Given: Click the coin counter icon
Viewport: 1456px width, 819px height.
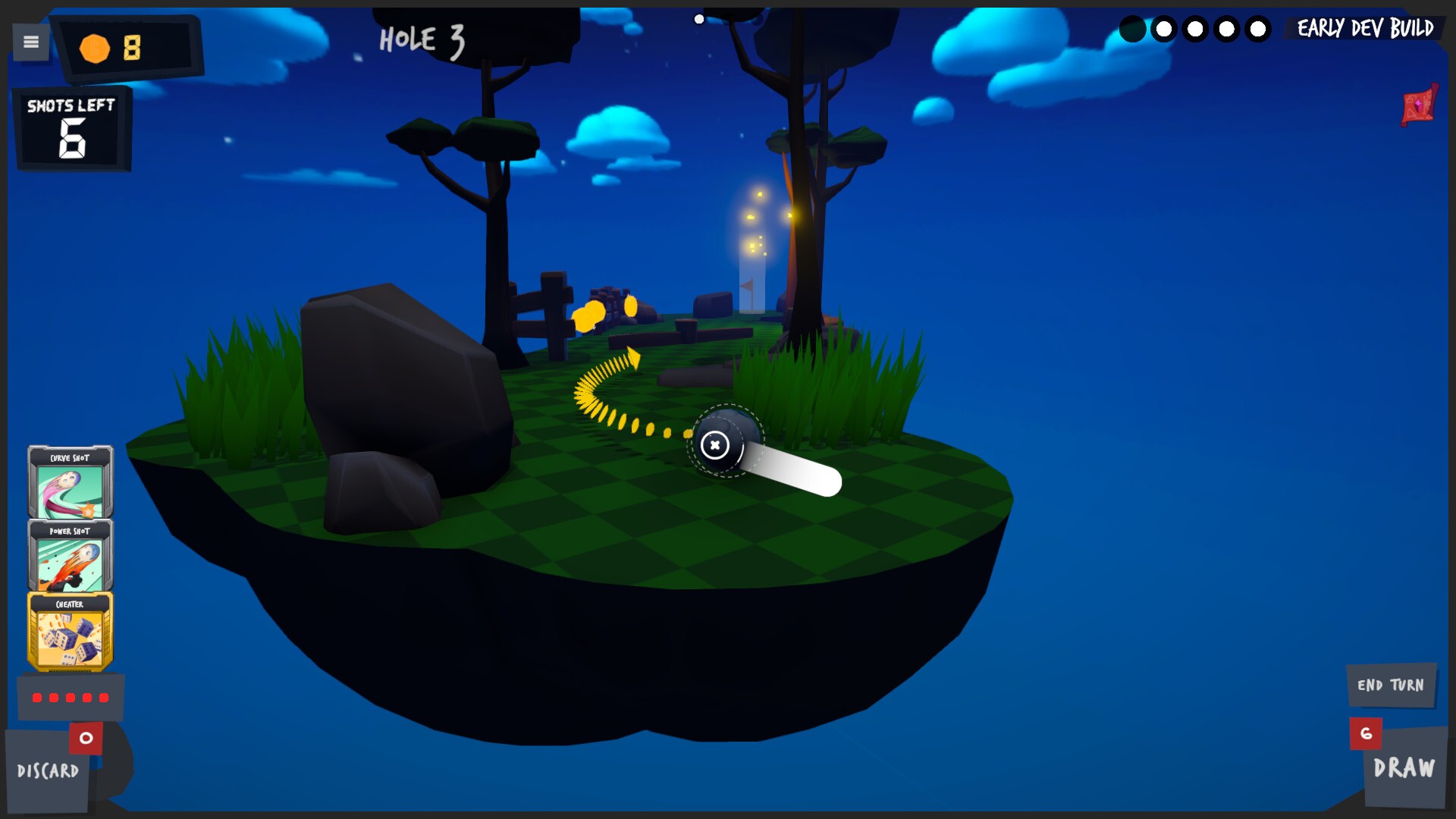Looking at the screenshot, I should click(94, 48).
